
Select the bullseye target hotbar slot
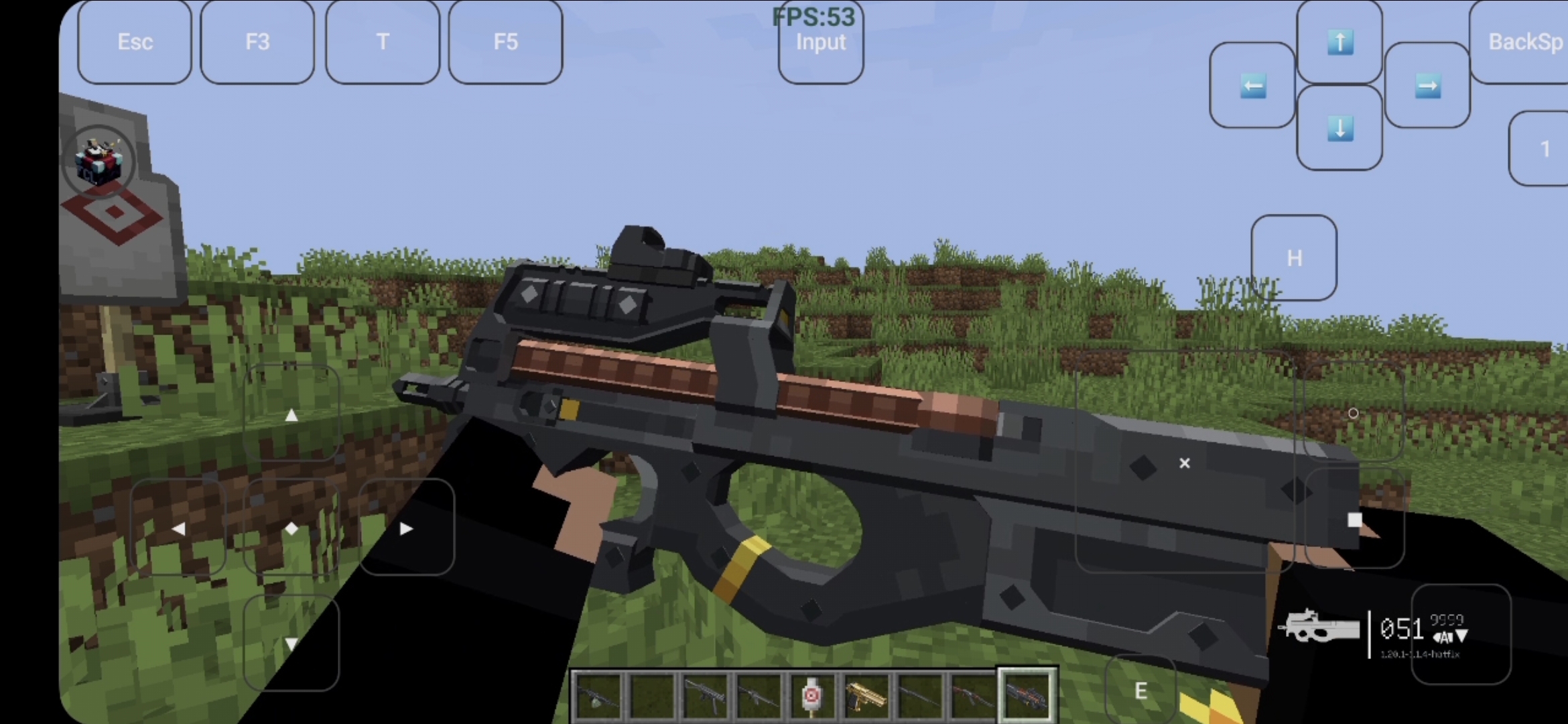811,697
